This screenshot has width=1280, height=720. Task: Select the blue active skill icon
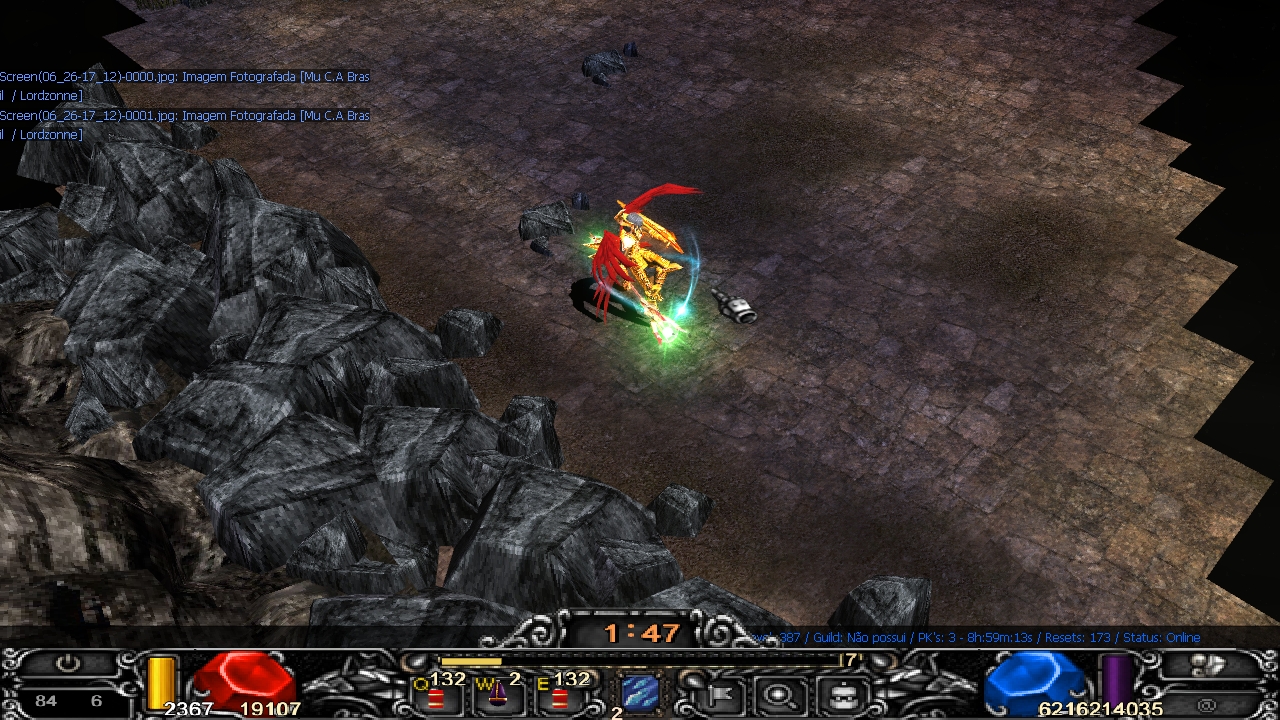638,692
